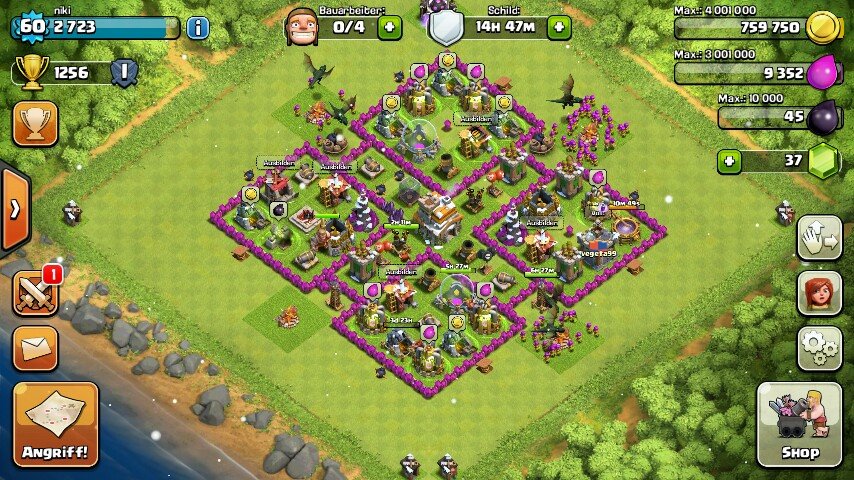Open the layout editor hand button
854x480 pixels.
point(819,238)
